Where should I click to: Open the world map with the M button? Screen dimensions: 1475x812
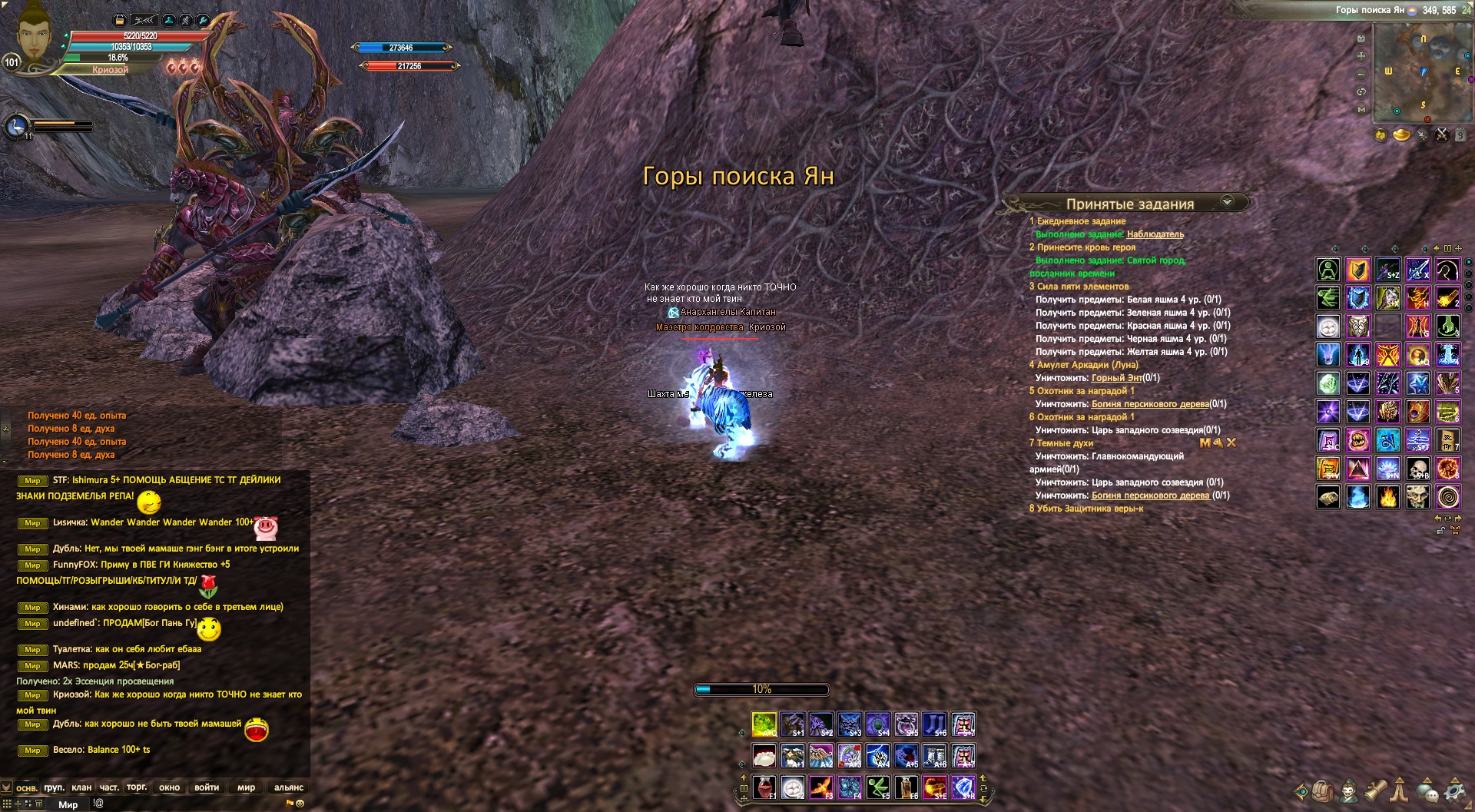[x=1361, y=110]
